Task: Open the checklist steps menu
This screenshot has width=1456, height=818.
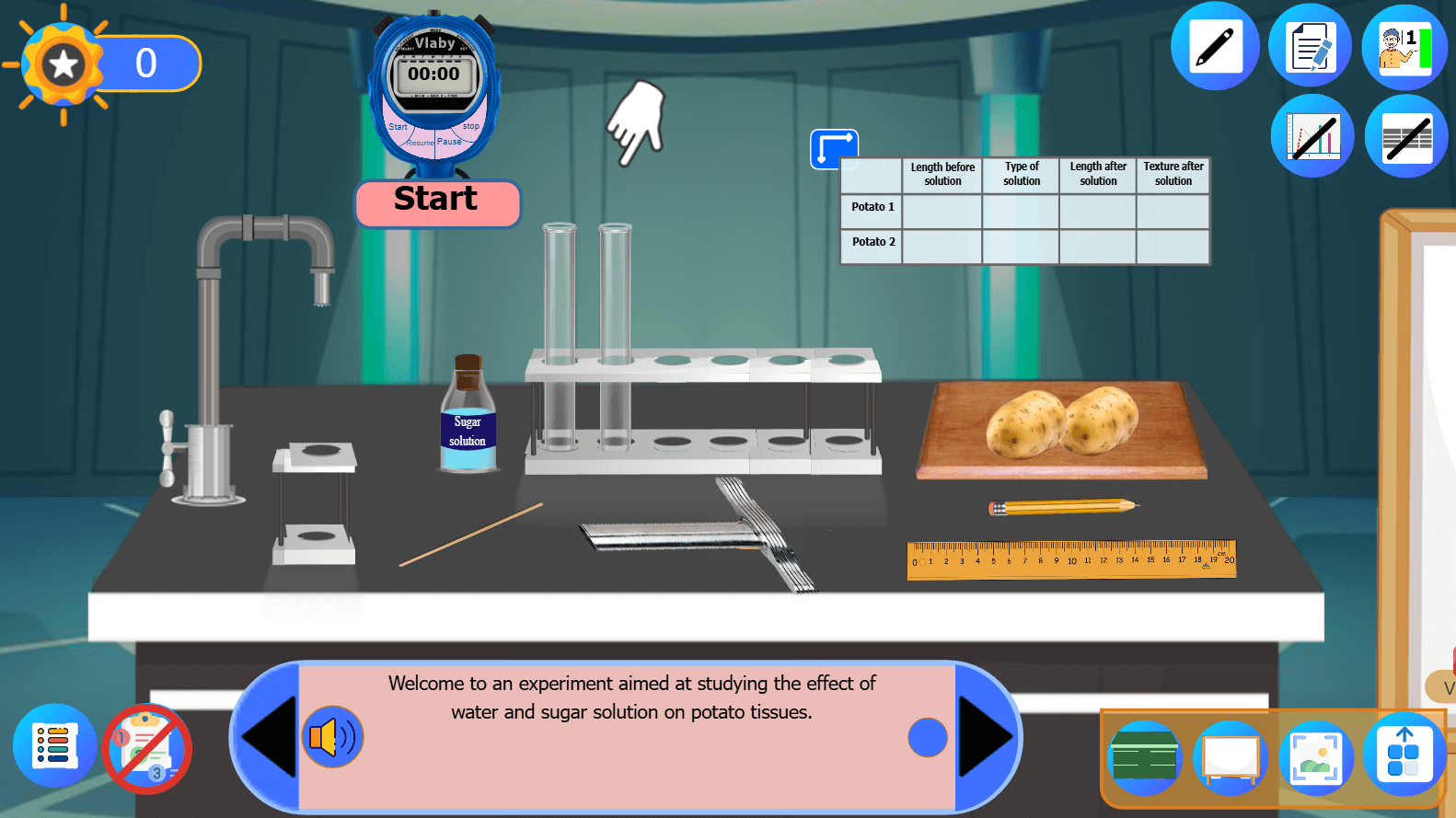Action: 54,746
